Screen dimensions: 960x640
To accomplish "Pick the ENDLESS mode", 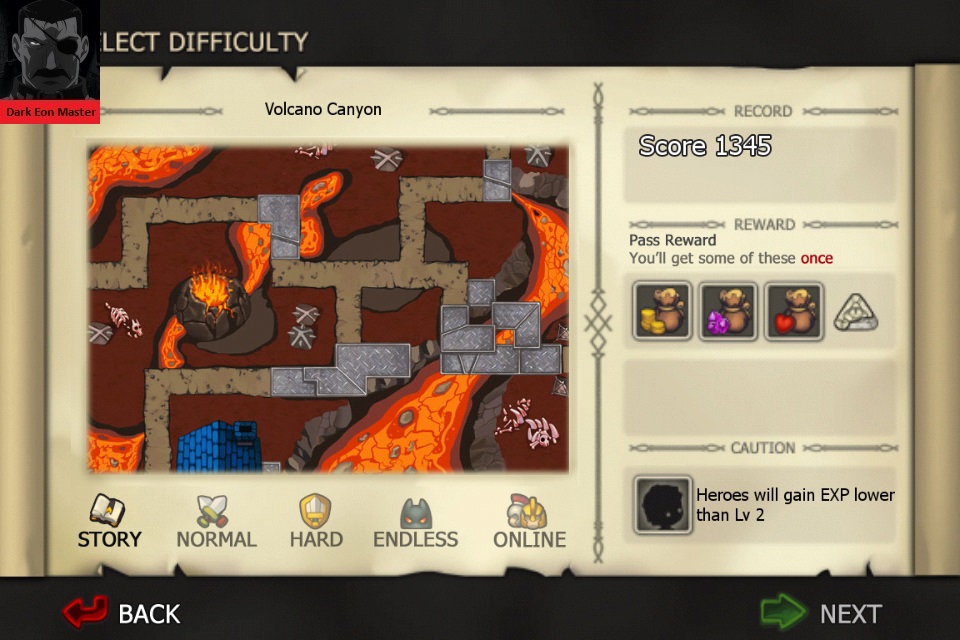I will click(415, 521).
